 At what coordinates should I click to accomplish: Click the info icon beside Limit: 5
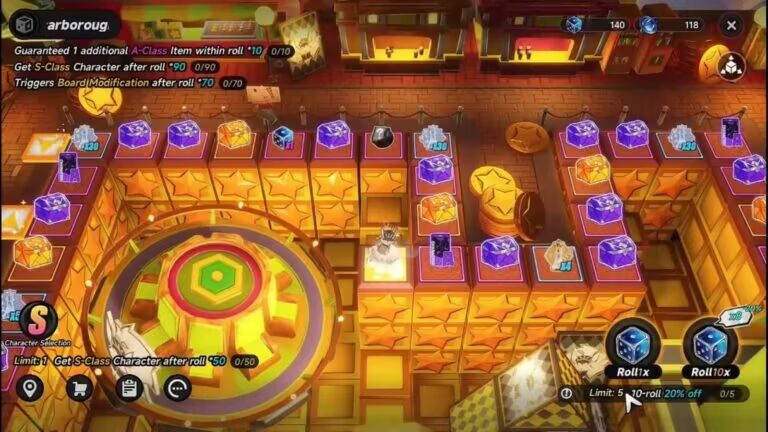568,394
